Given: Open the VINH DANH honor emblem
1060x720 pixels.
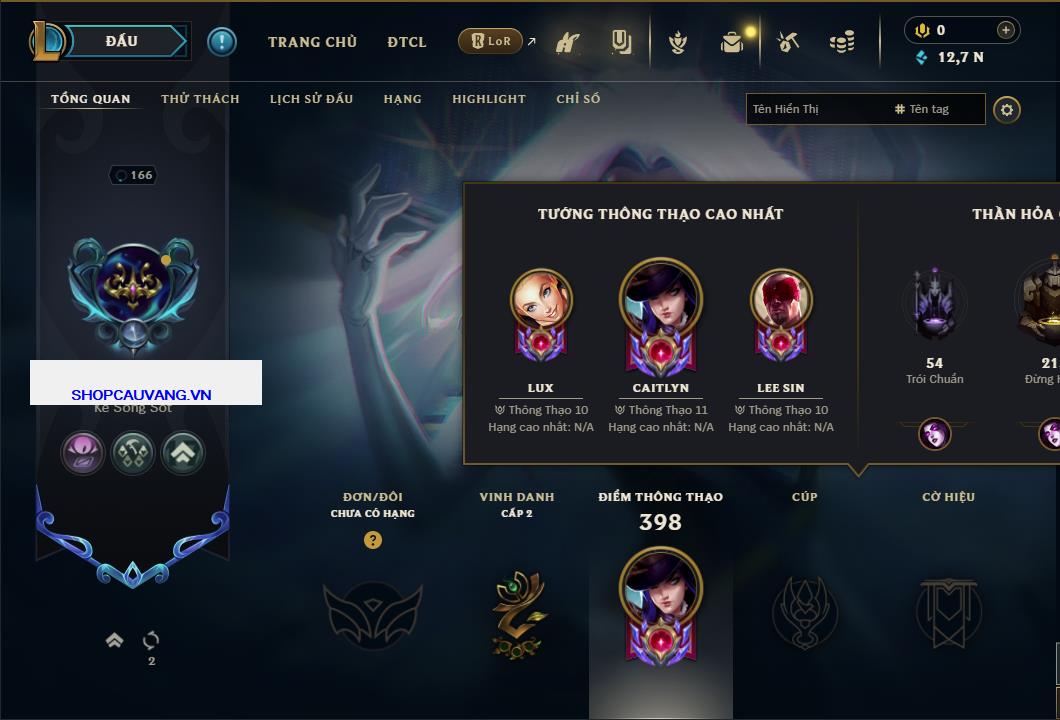Looking at the screenshot, I should point(518,612).
